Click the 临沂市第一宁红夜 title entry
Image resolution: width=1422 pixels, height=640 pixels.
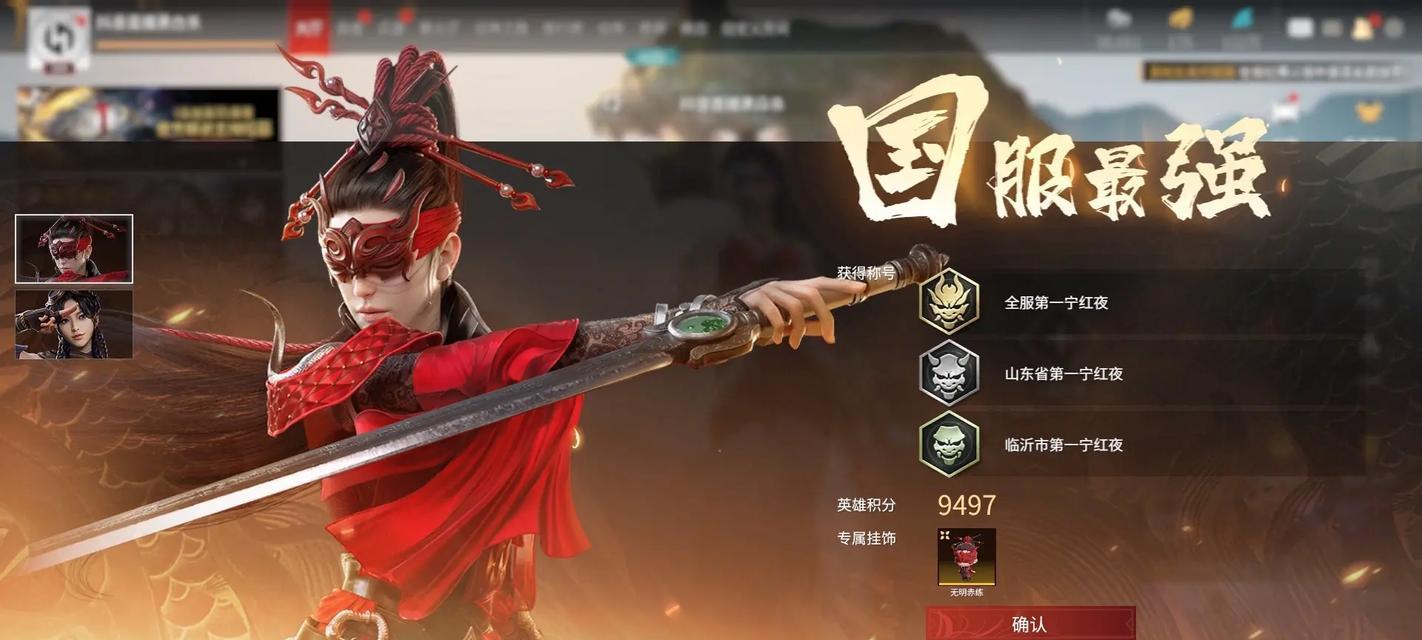click(1062, 445)
